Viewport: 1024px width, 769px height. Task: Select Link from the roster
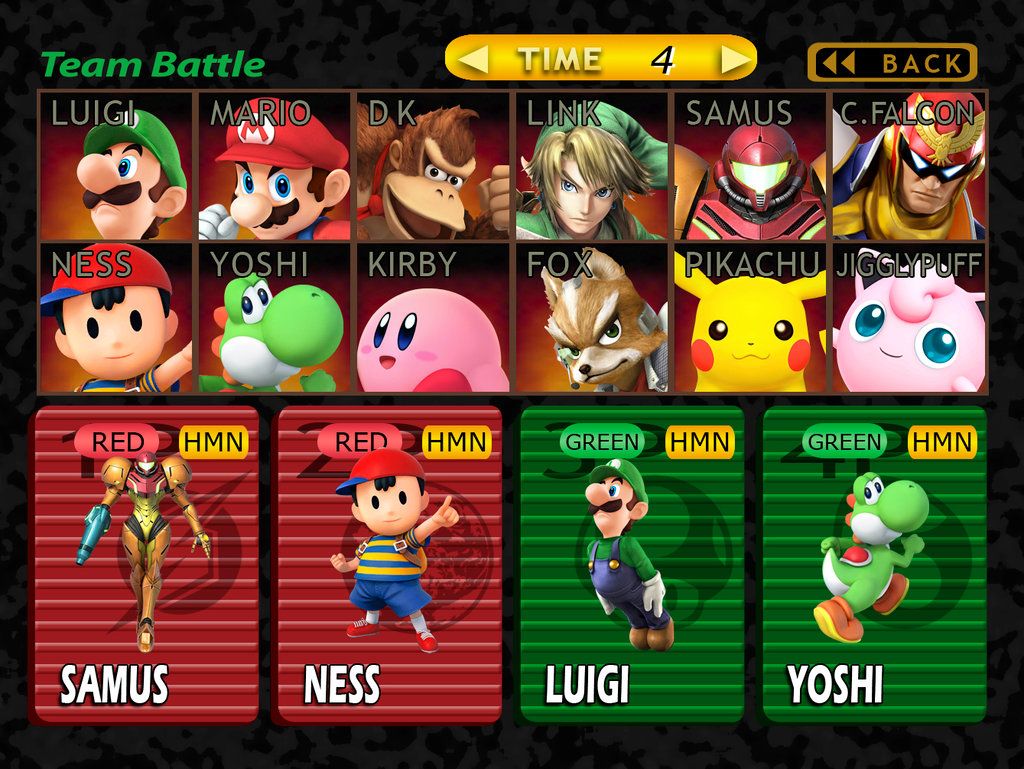coord(592,166)
